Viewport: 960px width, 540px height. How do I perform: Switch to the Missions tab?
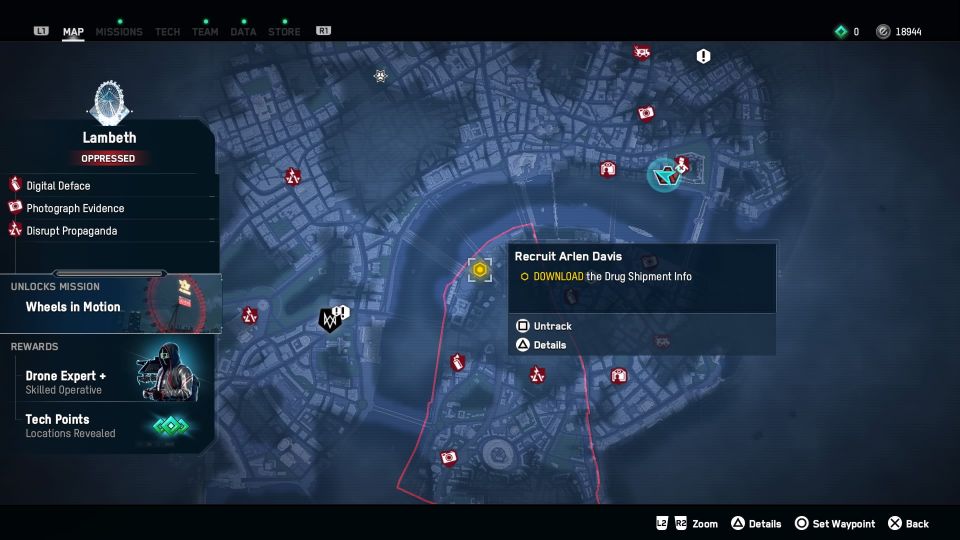click(x=119, y=32)
